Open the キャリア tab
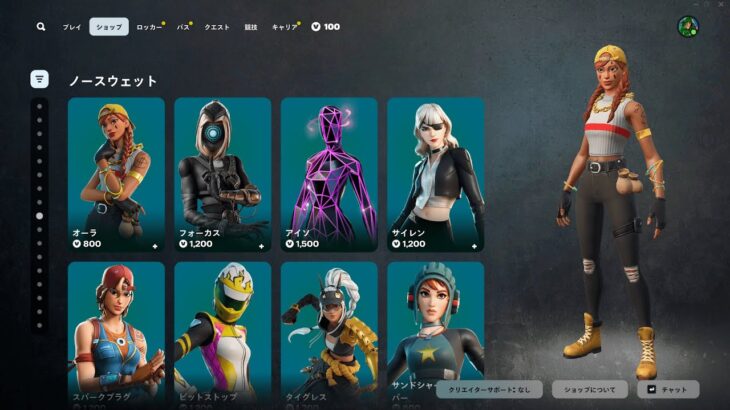 click(284, 27)
